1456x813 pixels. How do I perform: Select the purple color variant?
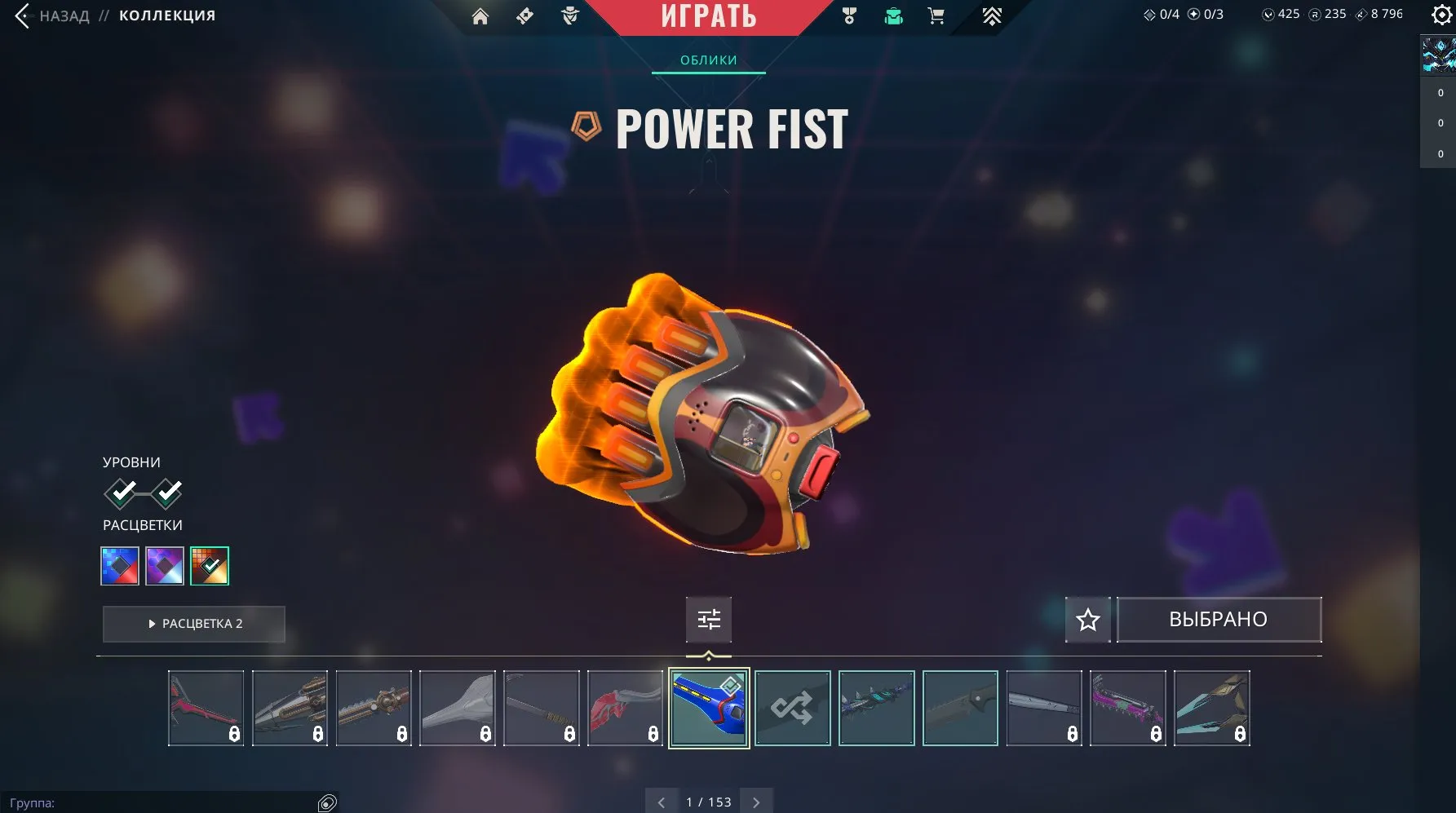coord(165,565)
